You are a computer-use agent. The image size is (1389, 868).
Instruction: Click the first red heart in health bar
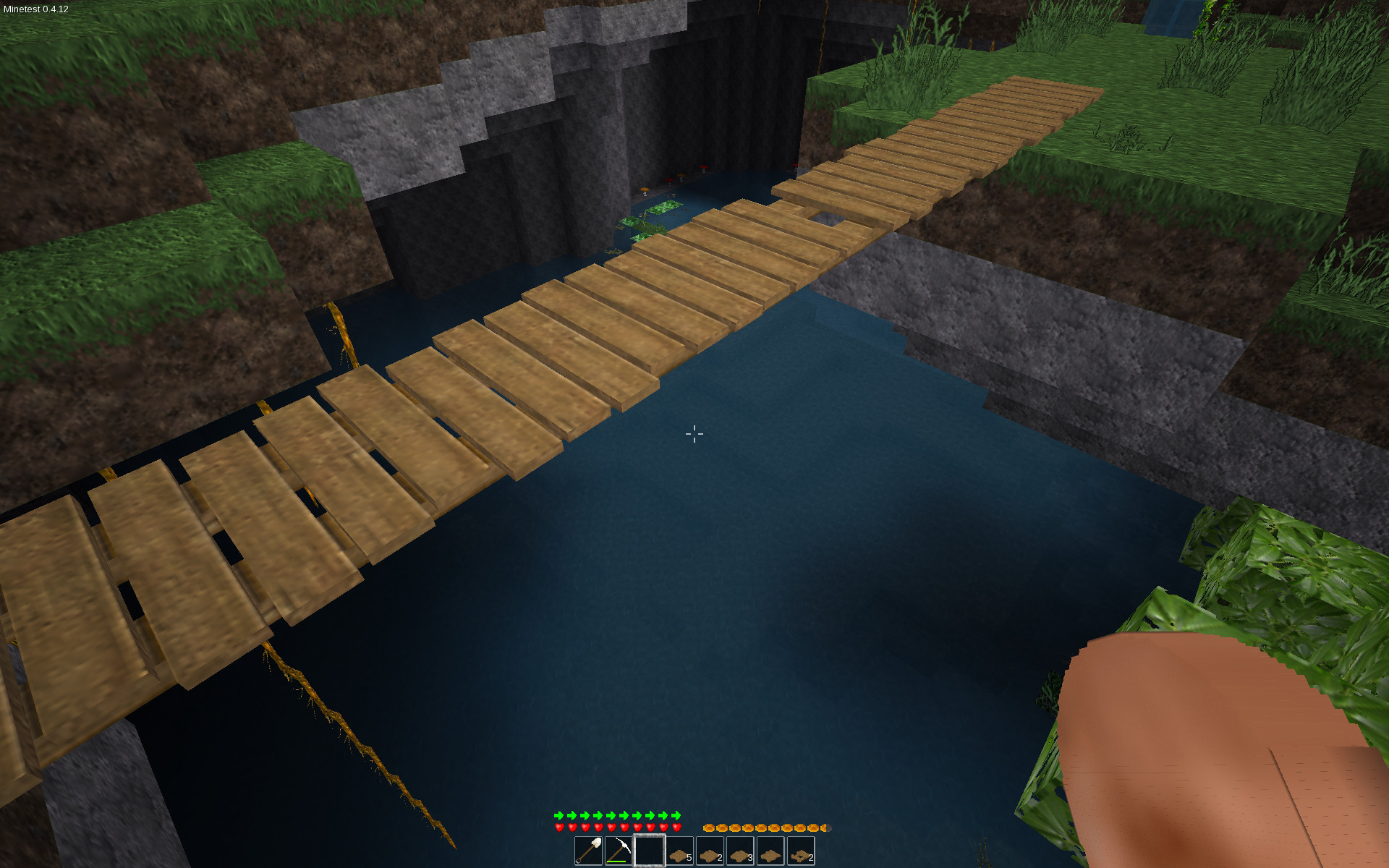coord(559,827)
